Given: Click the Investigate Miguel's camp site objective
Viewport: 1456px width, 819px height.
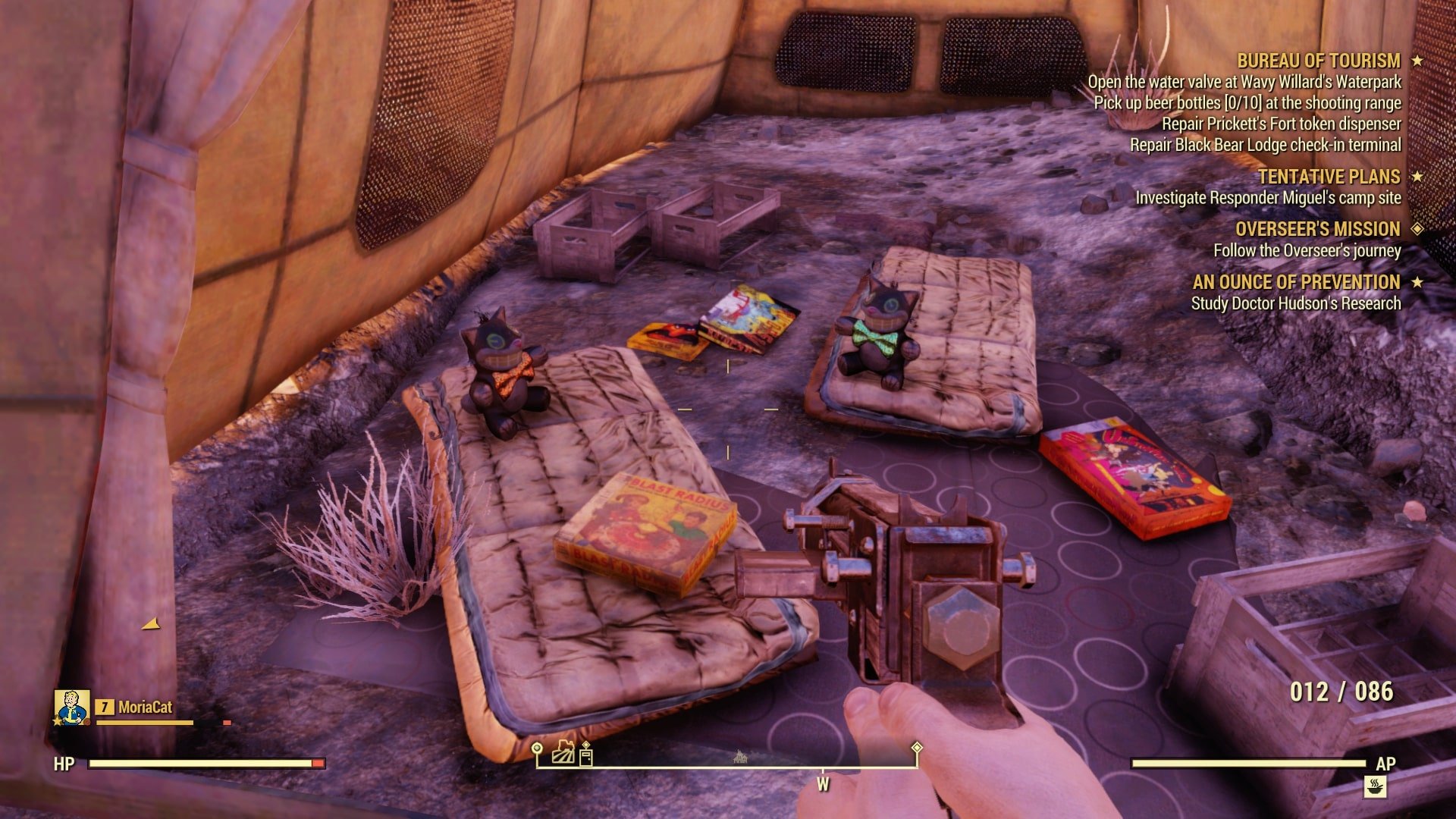Looking at the screenshot, I should point(1267,198).
